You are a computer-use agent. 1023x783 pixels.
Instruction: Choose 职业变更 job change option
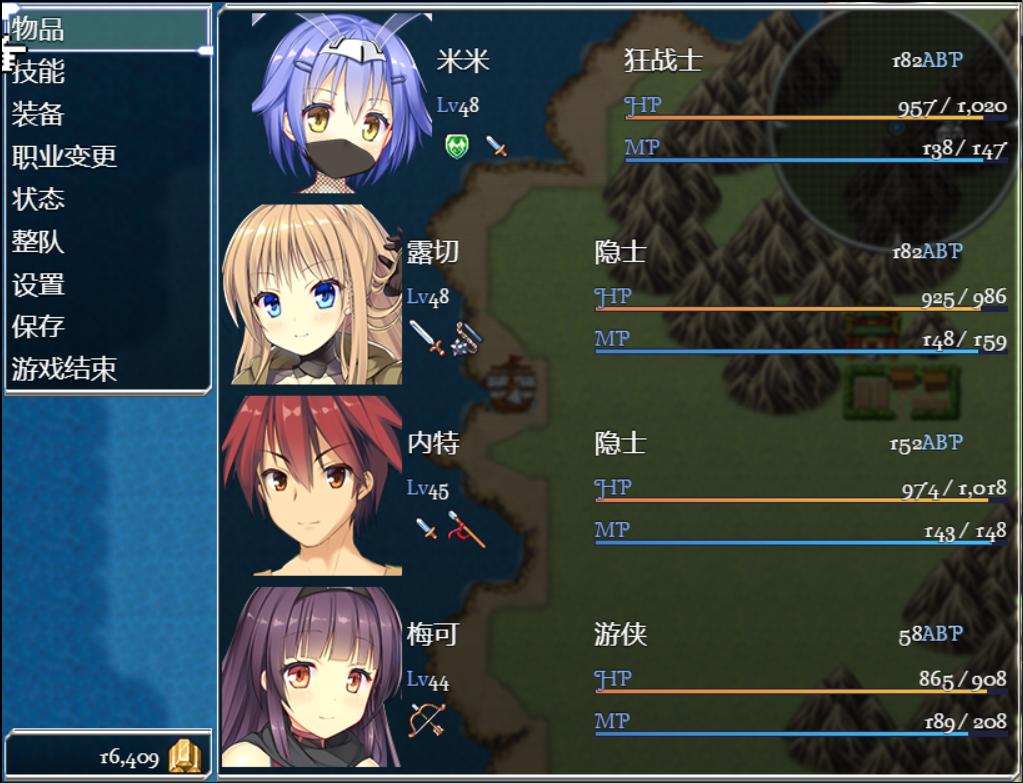coord(65,157)
